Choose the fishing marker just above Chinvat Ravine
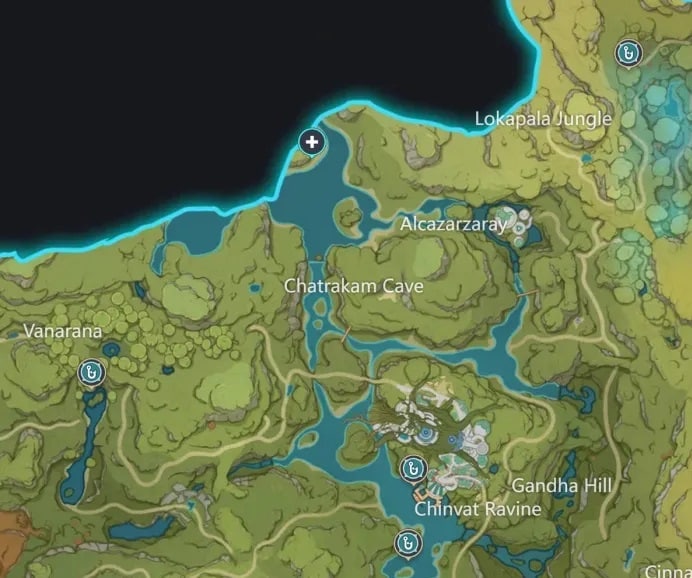692x578 pixels. pos(411,468)
